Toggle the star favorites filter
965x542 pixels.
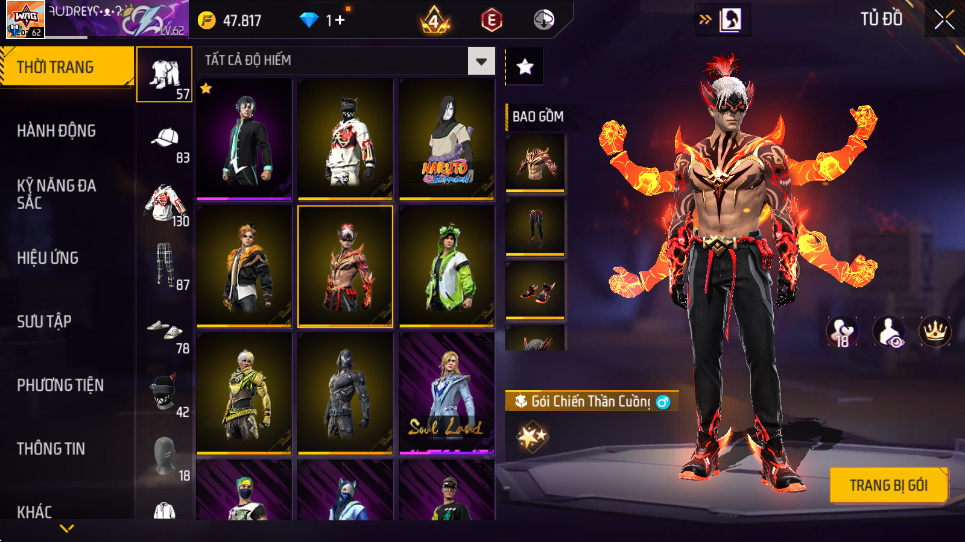pos(525,67)
